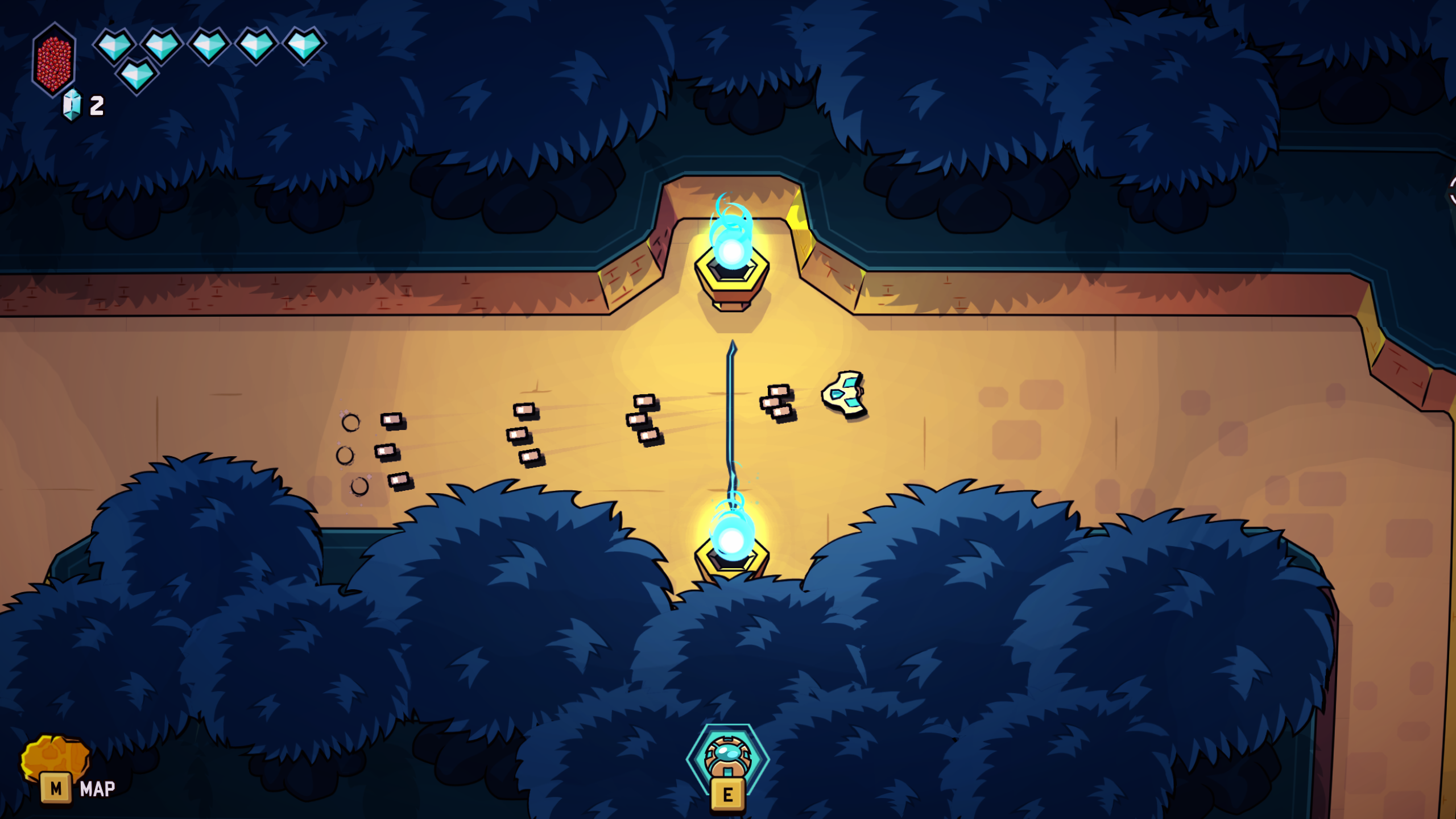Toggle the M key indicator box
Screen dimensions: 1456x819
click(55, 787)
